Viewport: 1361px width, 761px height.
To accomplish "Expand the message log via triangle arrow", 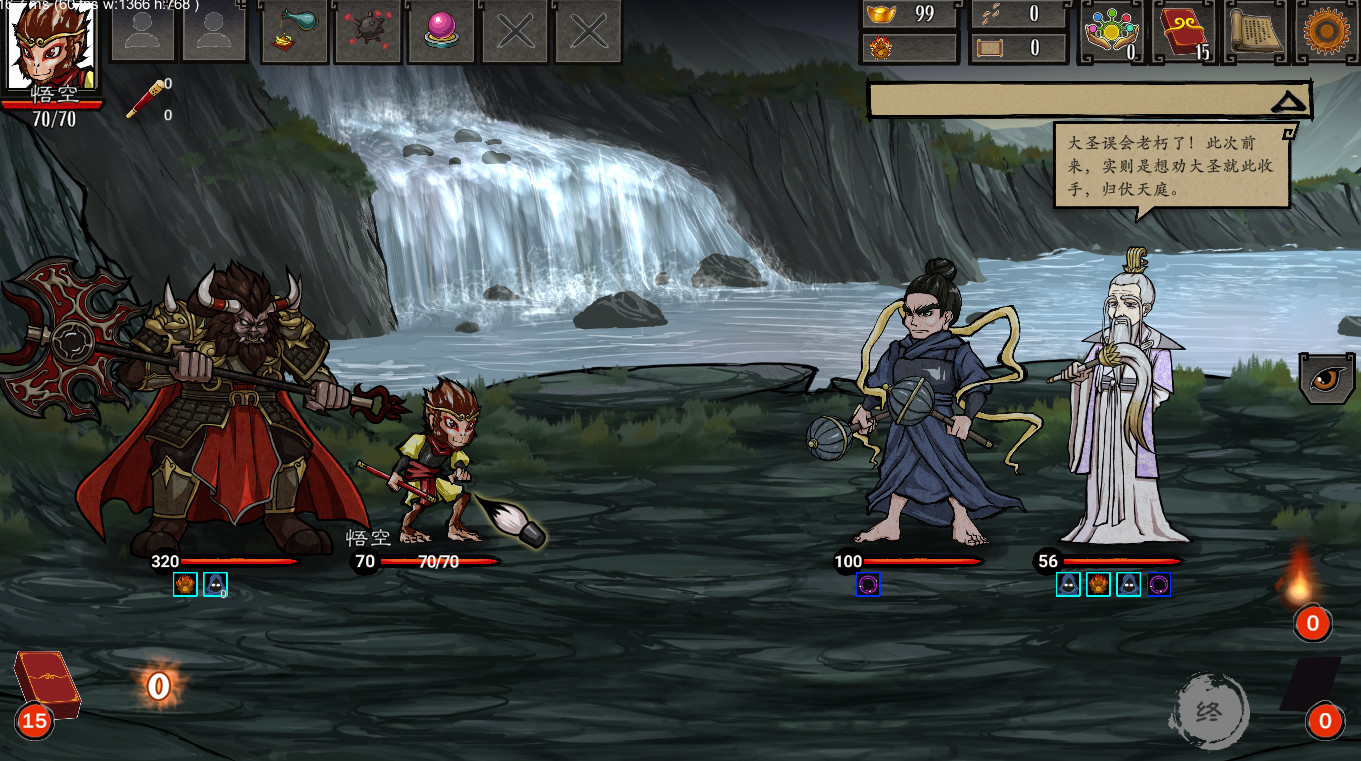I will [1290, 98].
